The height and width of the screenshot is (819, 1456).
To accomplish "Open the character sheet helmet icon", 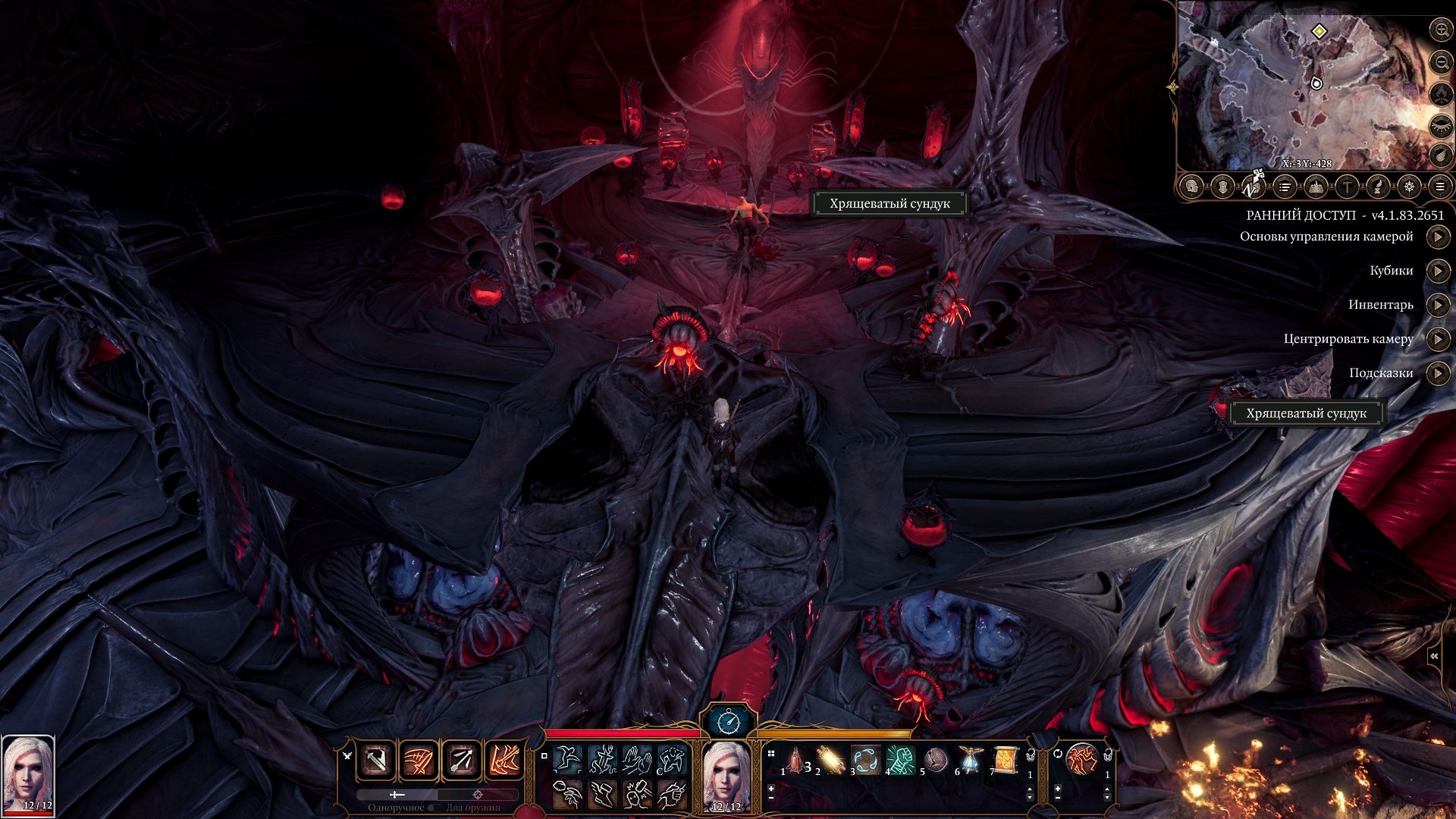I will [1191, 187].
